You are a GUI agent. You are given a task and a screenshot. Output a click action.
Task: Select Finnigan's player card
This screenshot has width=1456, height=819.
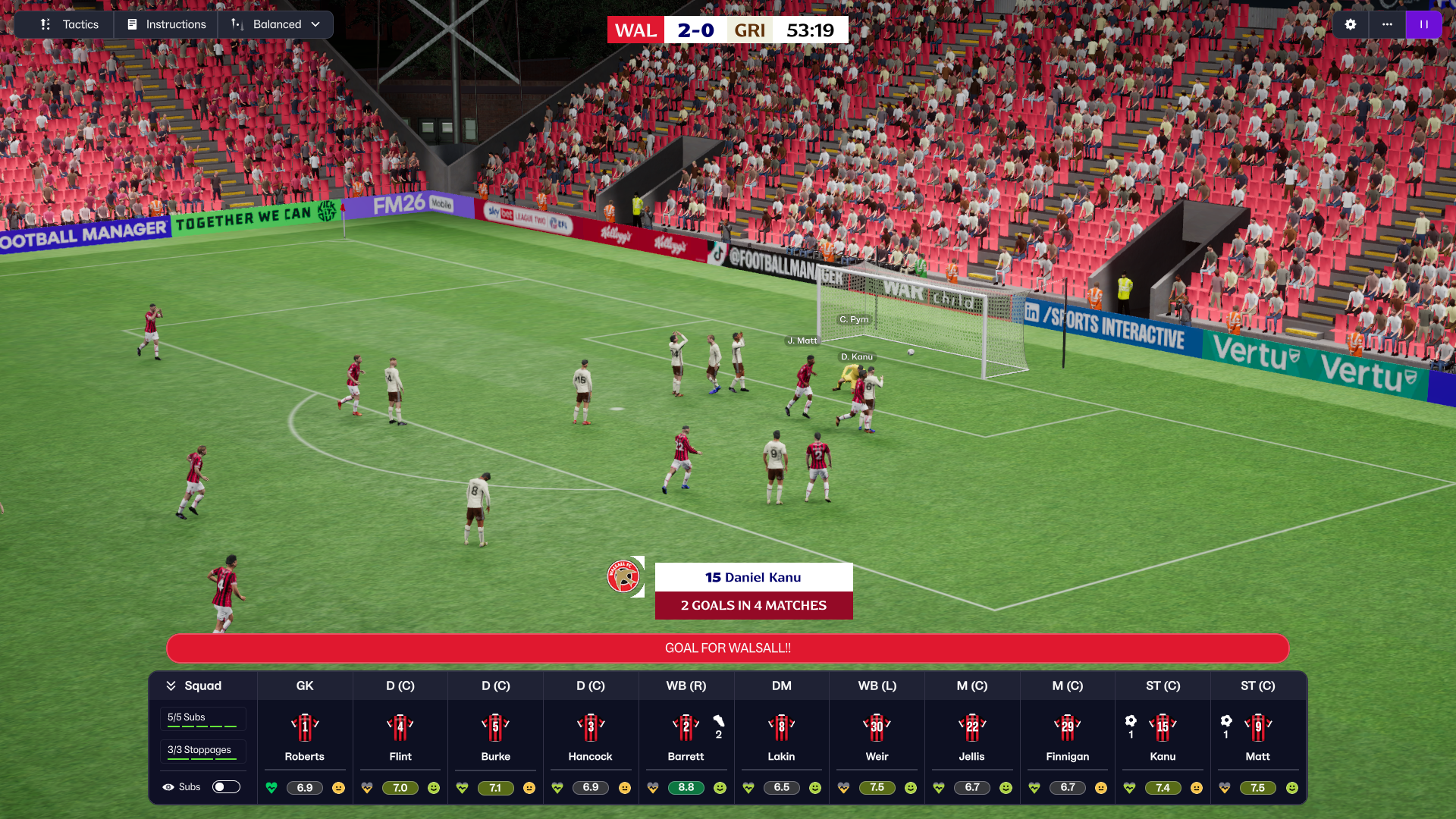tap(1067, 736)
